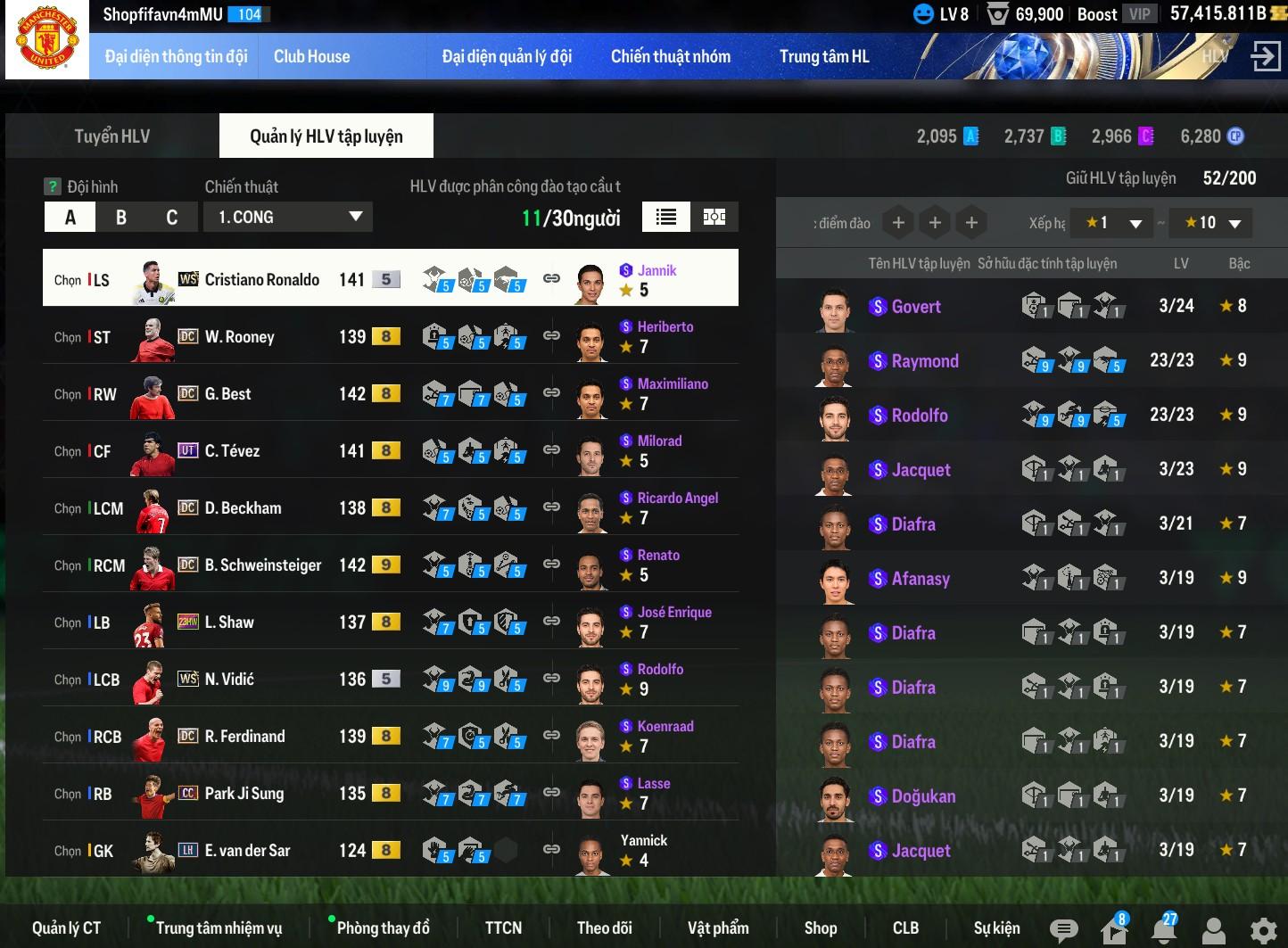Select coach Govert in the trainer list
This screenshot has height=948, width=1288.
click(x=916, y=307)
